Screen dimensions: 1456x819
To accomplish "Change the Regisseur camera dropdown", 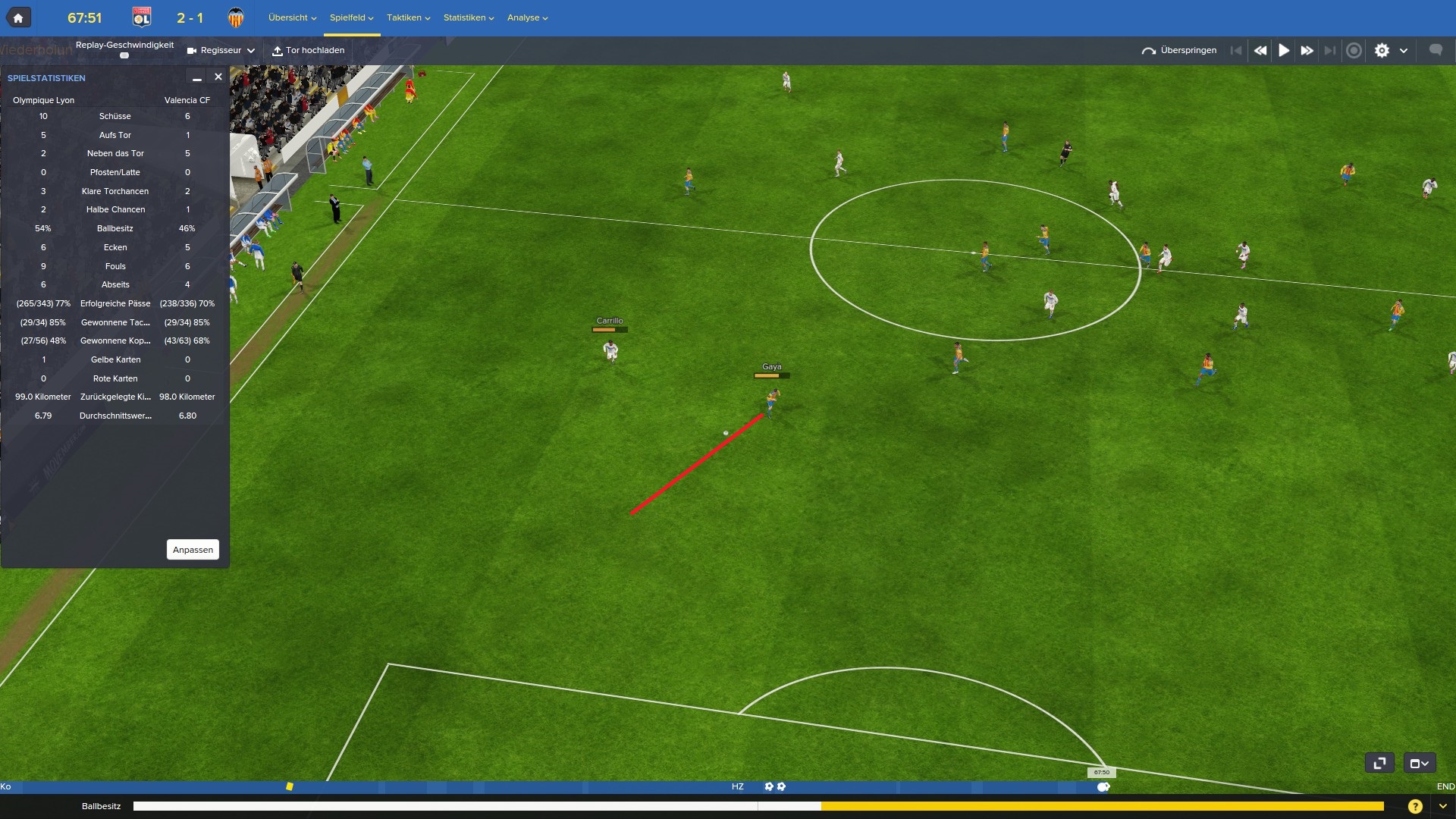I will [x=221, y=51].
